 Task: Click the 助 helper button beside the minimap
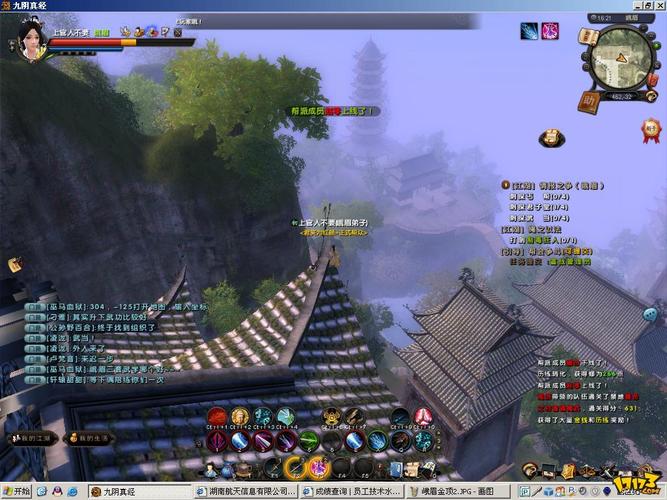tap(589, 100)
